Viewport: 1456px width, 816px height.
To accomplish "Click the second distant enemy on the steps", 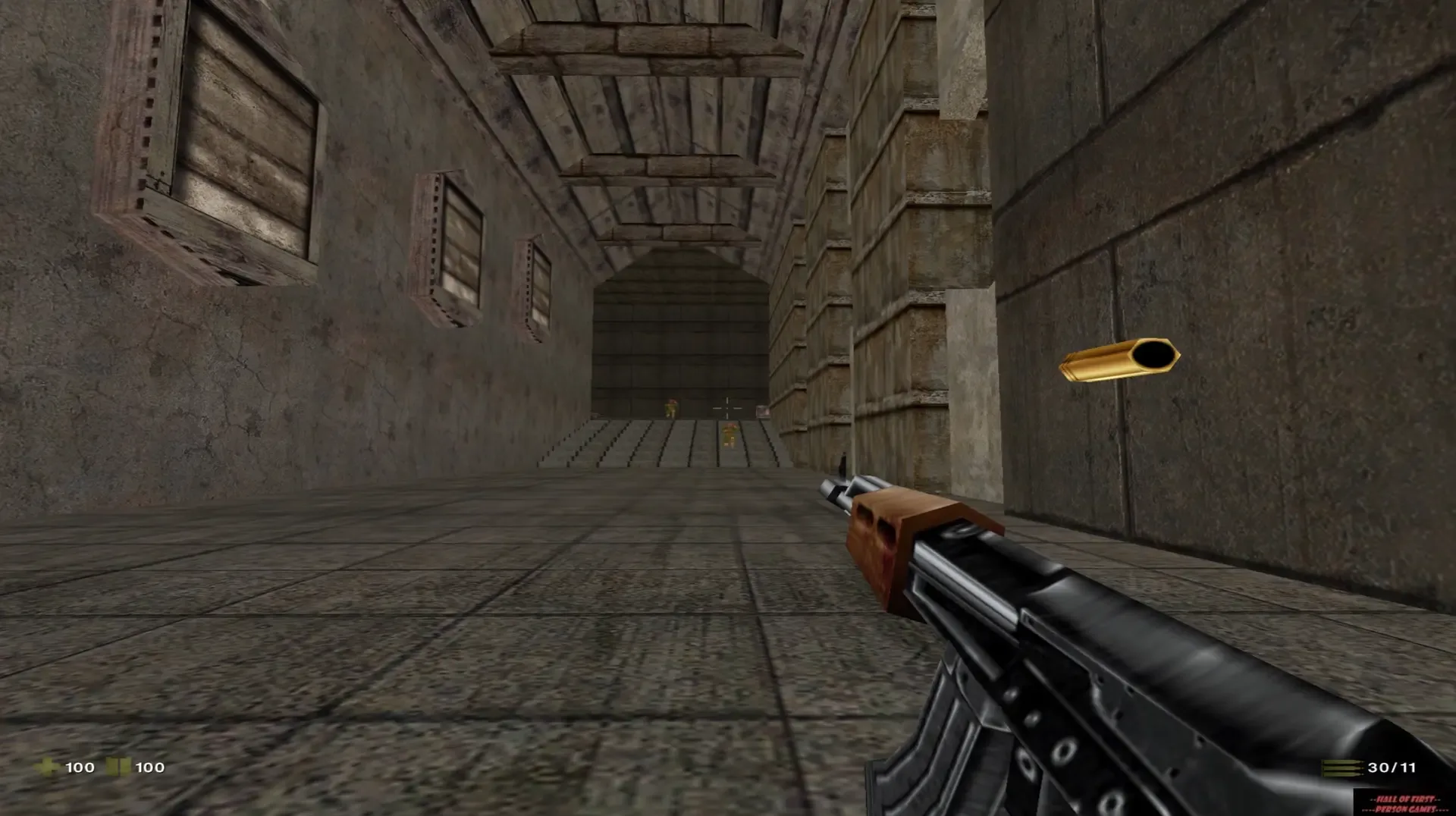I will [x=730, y=436].
